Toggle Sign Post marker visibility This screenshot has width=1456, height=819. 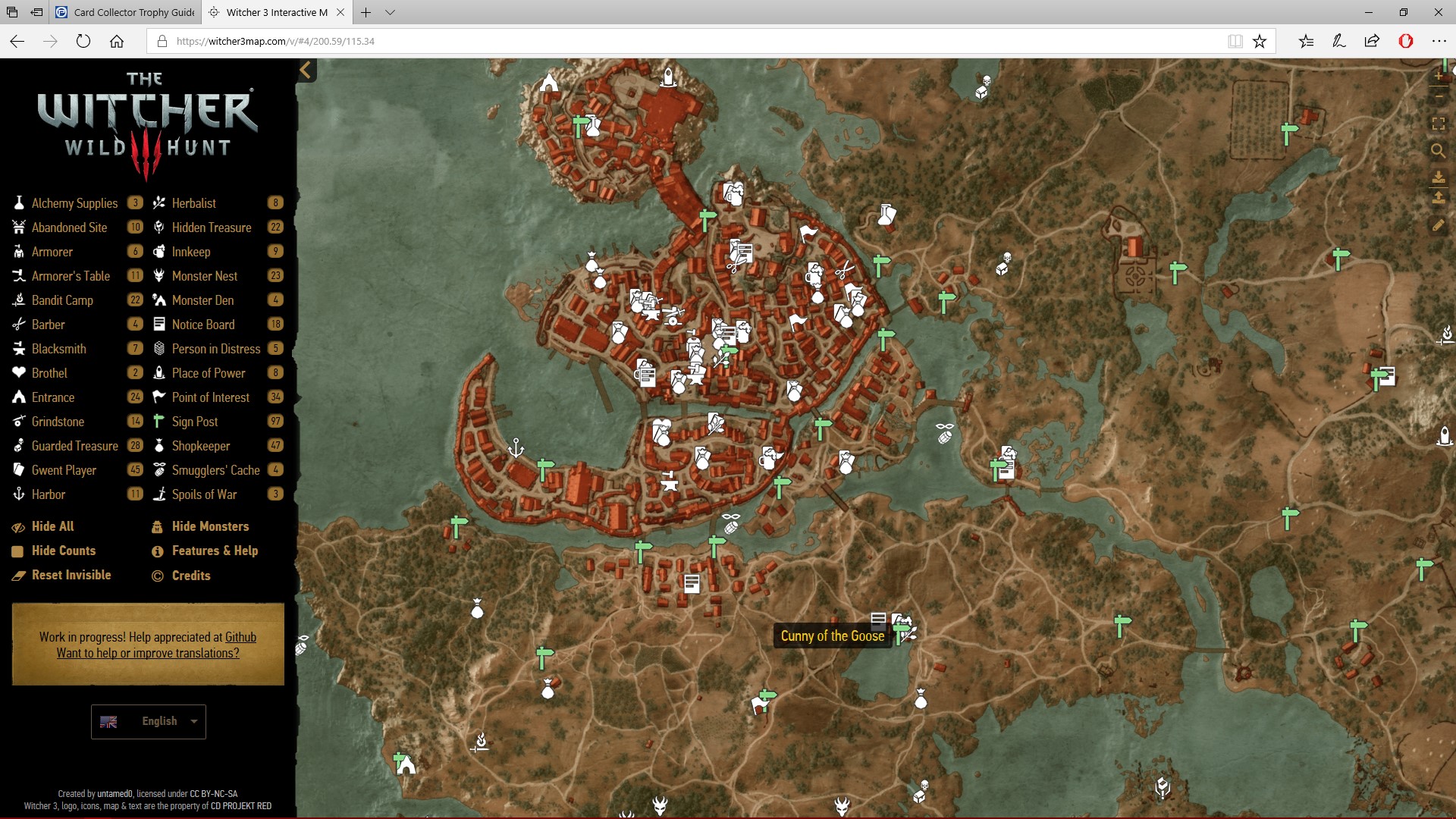[194, 421]
